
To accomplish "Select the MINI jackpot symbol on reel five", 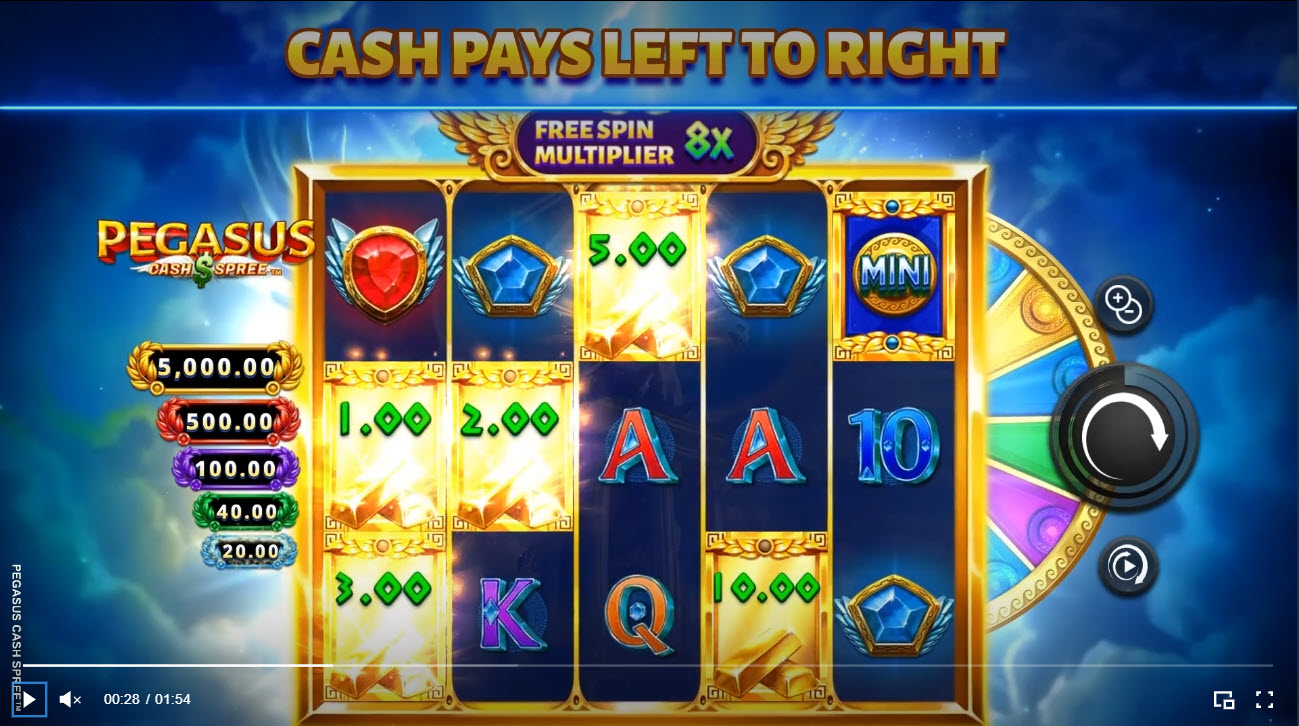I will click(893, 268).
